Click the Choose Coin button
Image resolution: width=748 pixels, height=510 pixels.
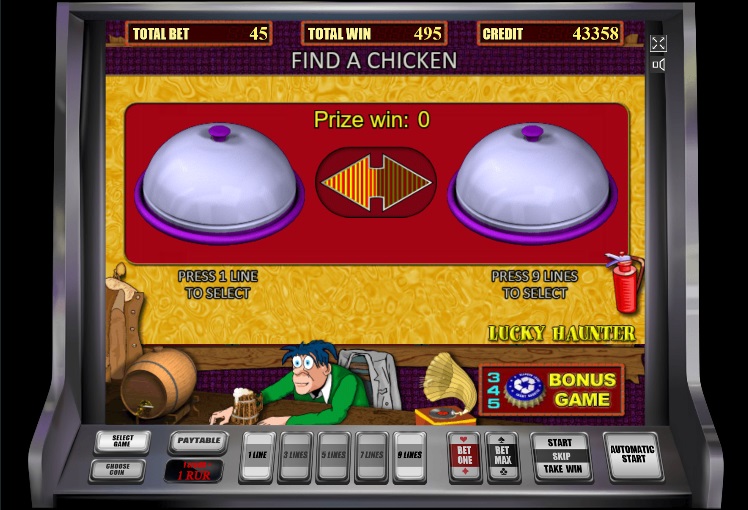[118, 469]
